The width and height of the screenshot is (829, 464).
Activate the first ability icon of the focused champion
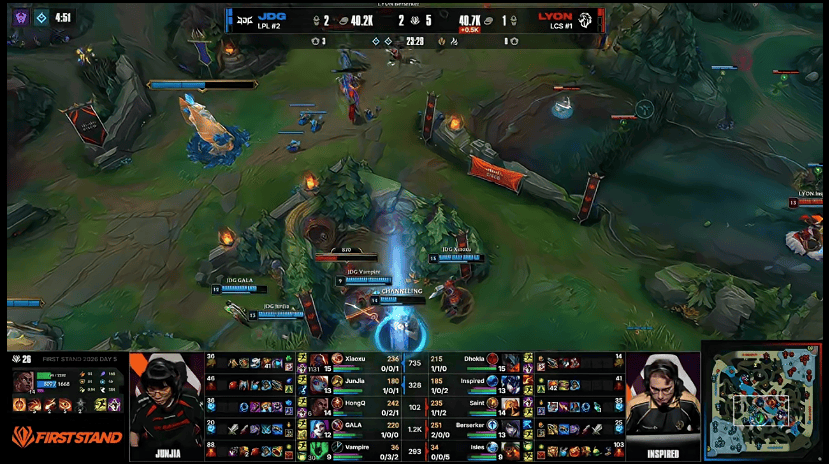pyautogui.click(x=35, y=405)
